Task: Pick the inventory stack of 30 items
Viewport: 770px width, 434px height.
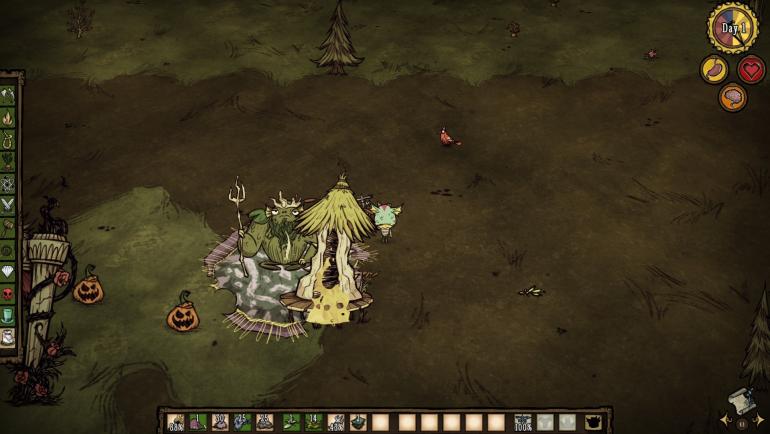Action: [x=220, y=422]
